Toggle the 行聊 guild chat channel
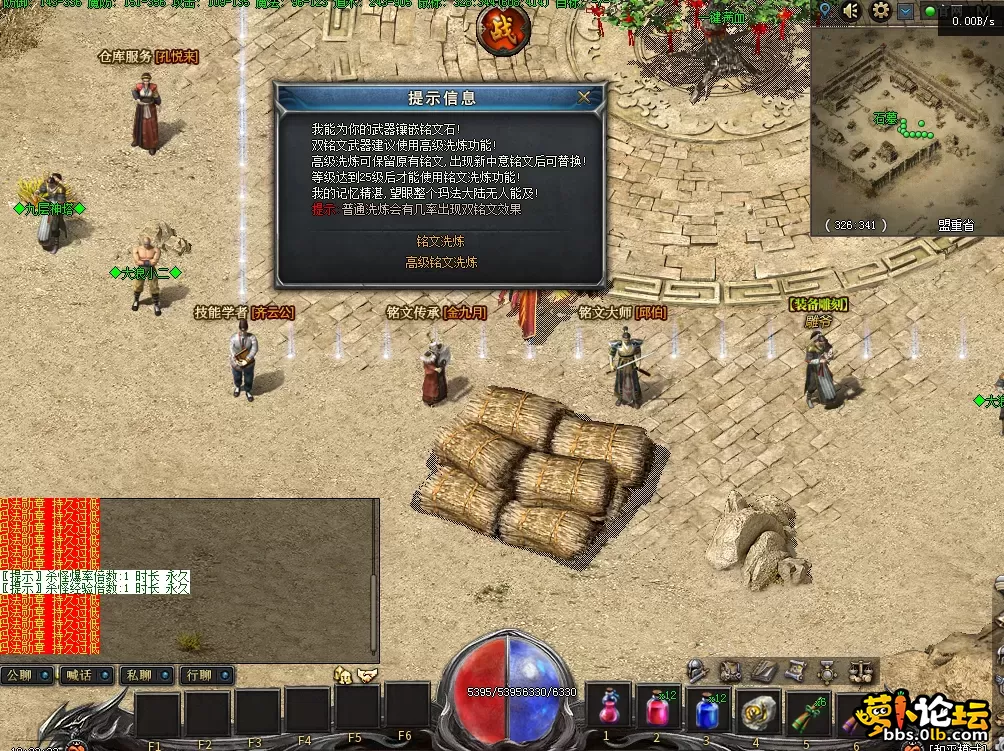 tap(206, 675)
